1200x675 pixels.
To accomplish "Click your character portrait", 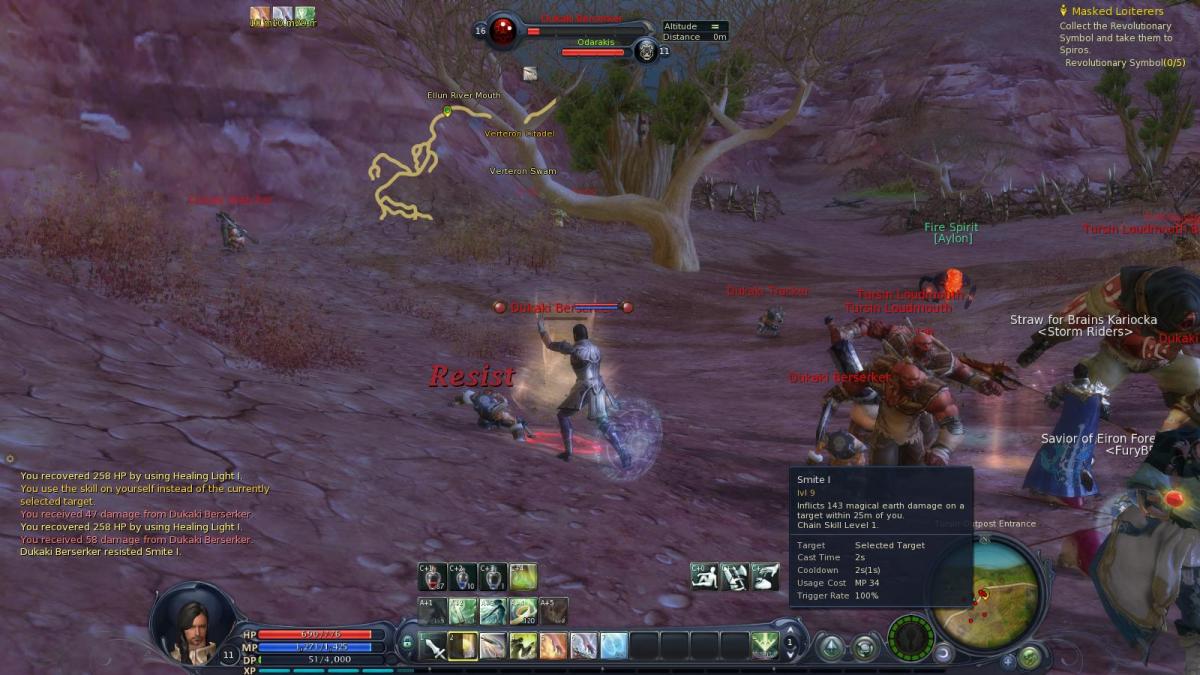I will [194, 626].
